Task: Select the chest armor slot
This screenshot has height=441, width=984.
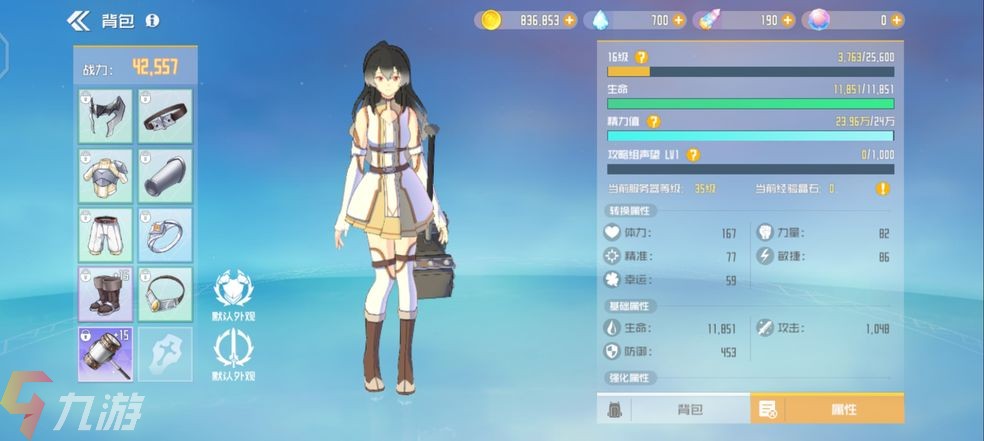Action: tap(105, 175)
